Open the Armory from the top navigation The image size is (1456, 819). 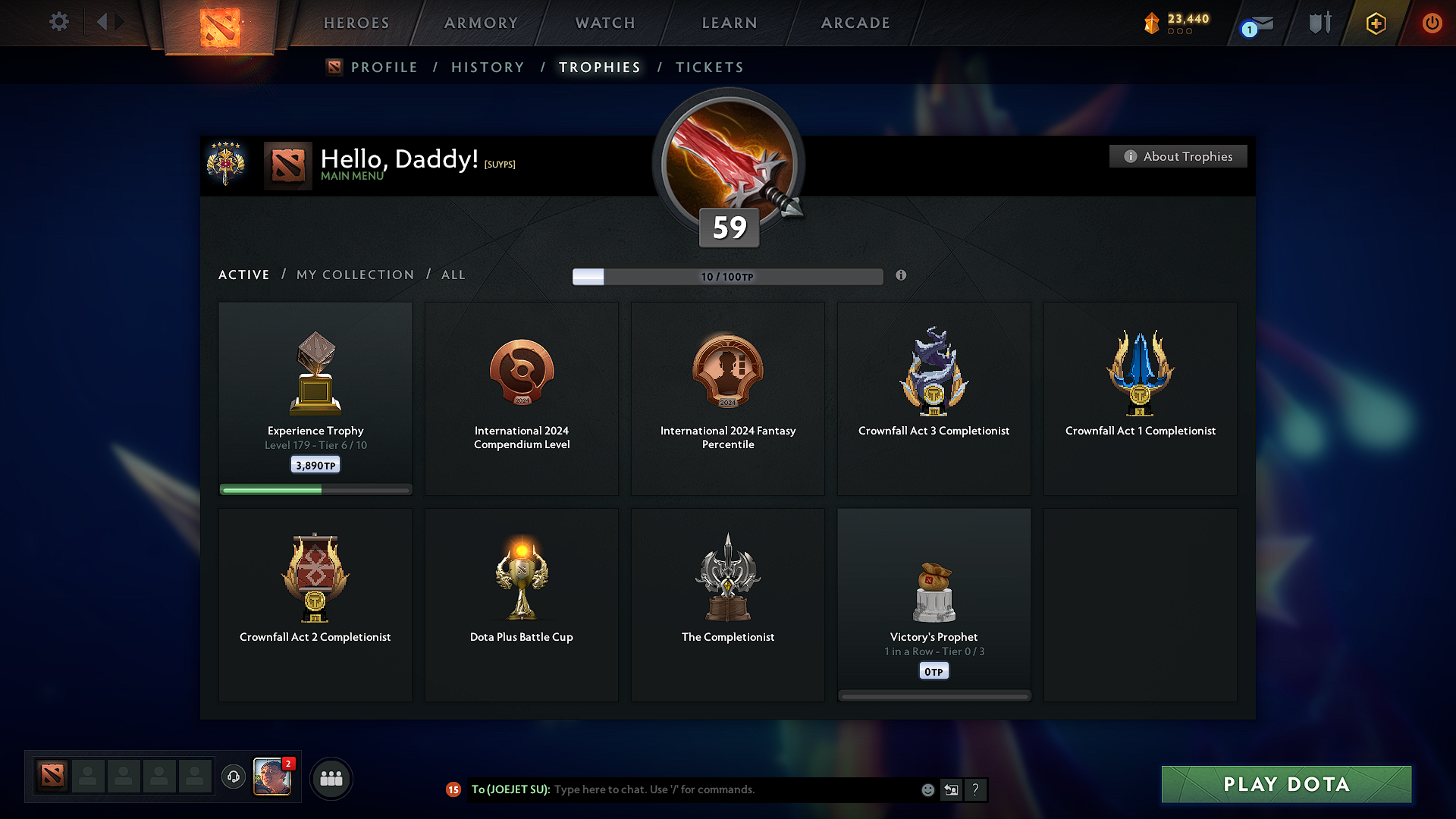pyautogui.click(x=482, y=23)
